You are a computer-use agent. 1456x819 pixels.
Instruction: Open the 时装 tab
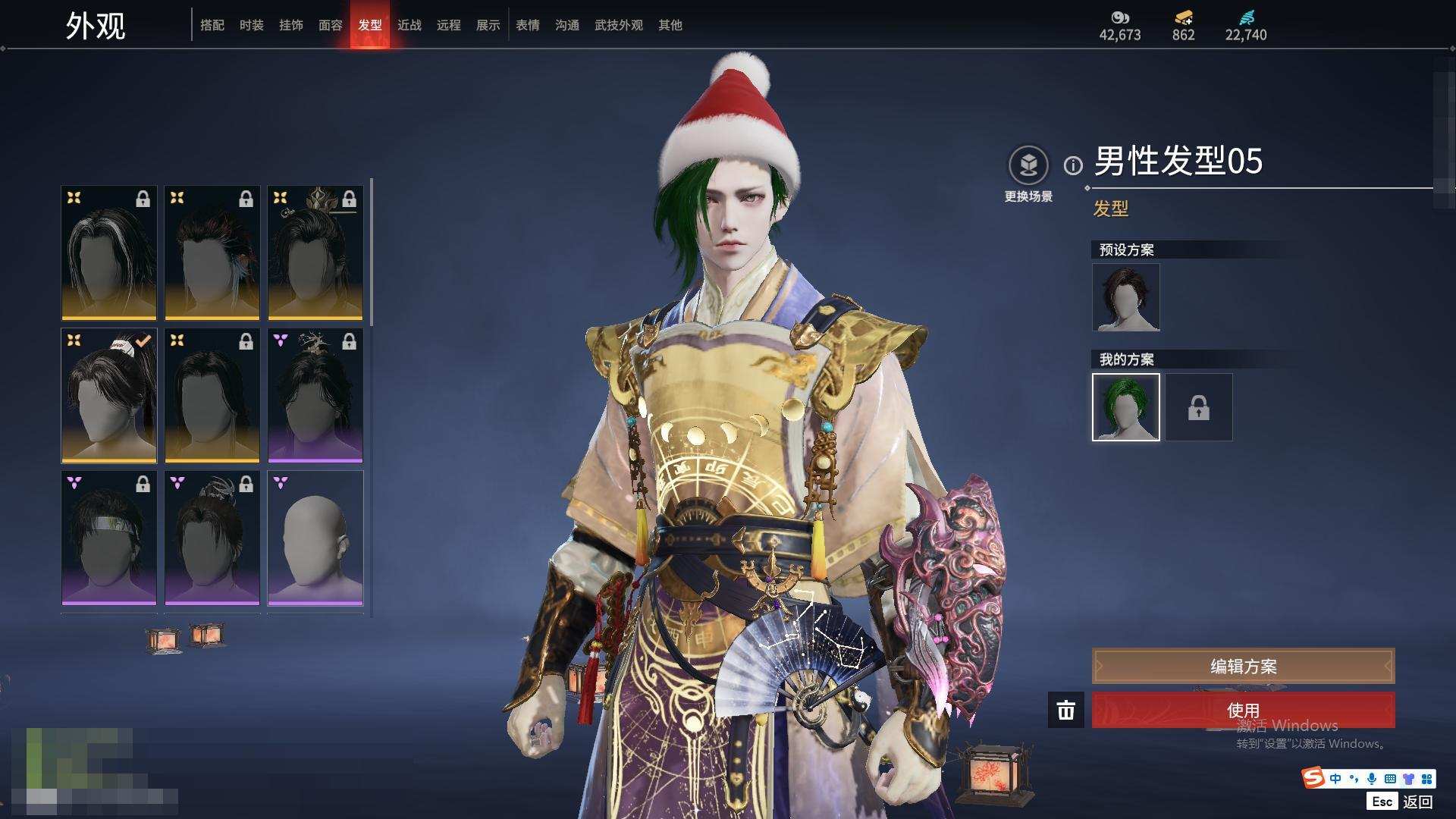[x=251, y=25]
